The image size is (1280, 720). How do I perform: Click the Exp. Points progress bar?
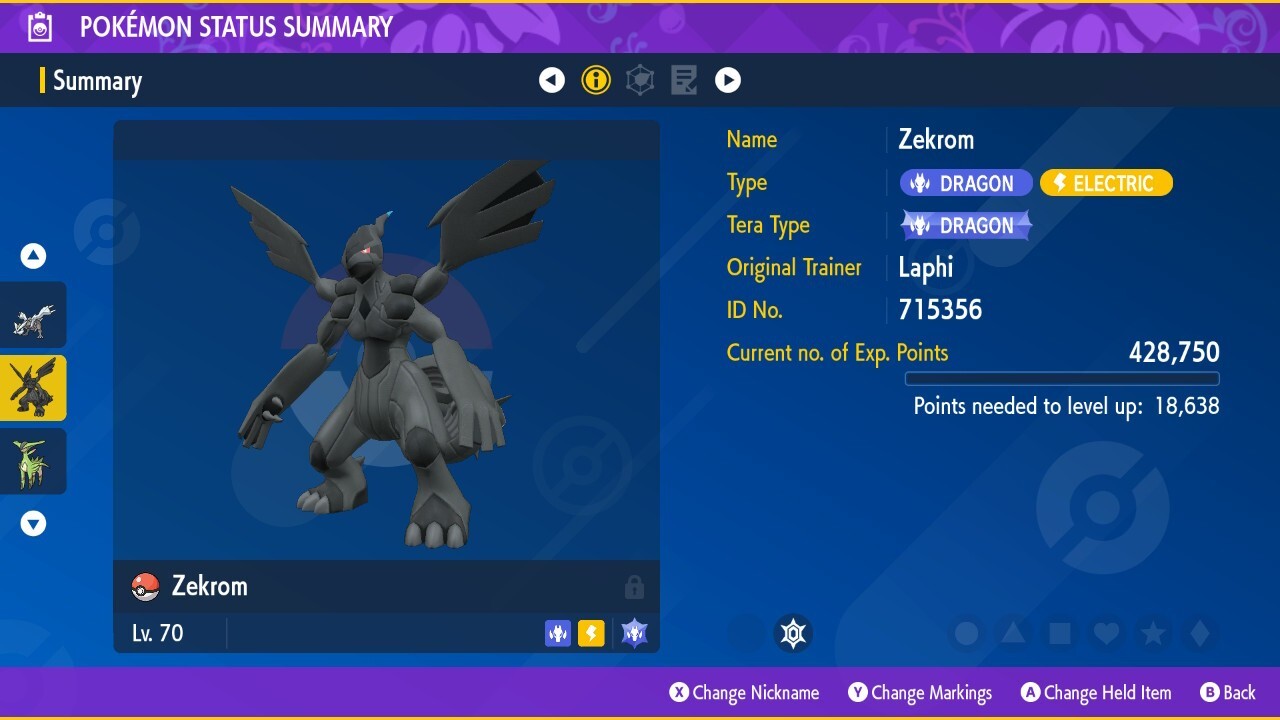[x=1062, y=379]
